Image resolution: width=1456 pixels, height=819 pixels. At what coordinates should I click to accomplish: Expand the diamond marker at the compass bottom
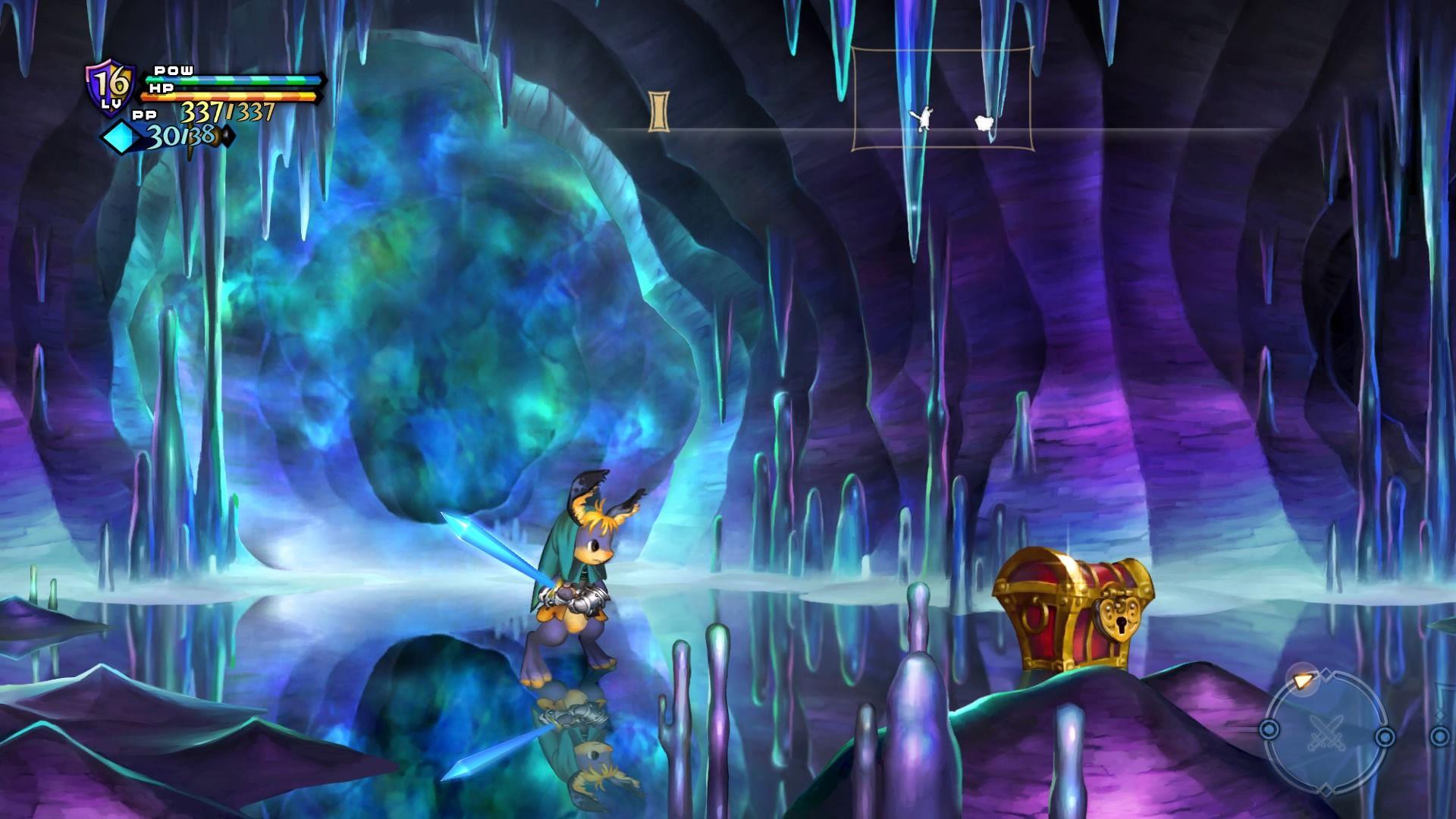[1326, 789]
